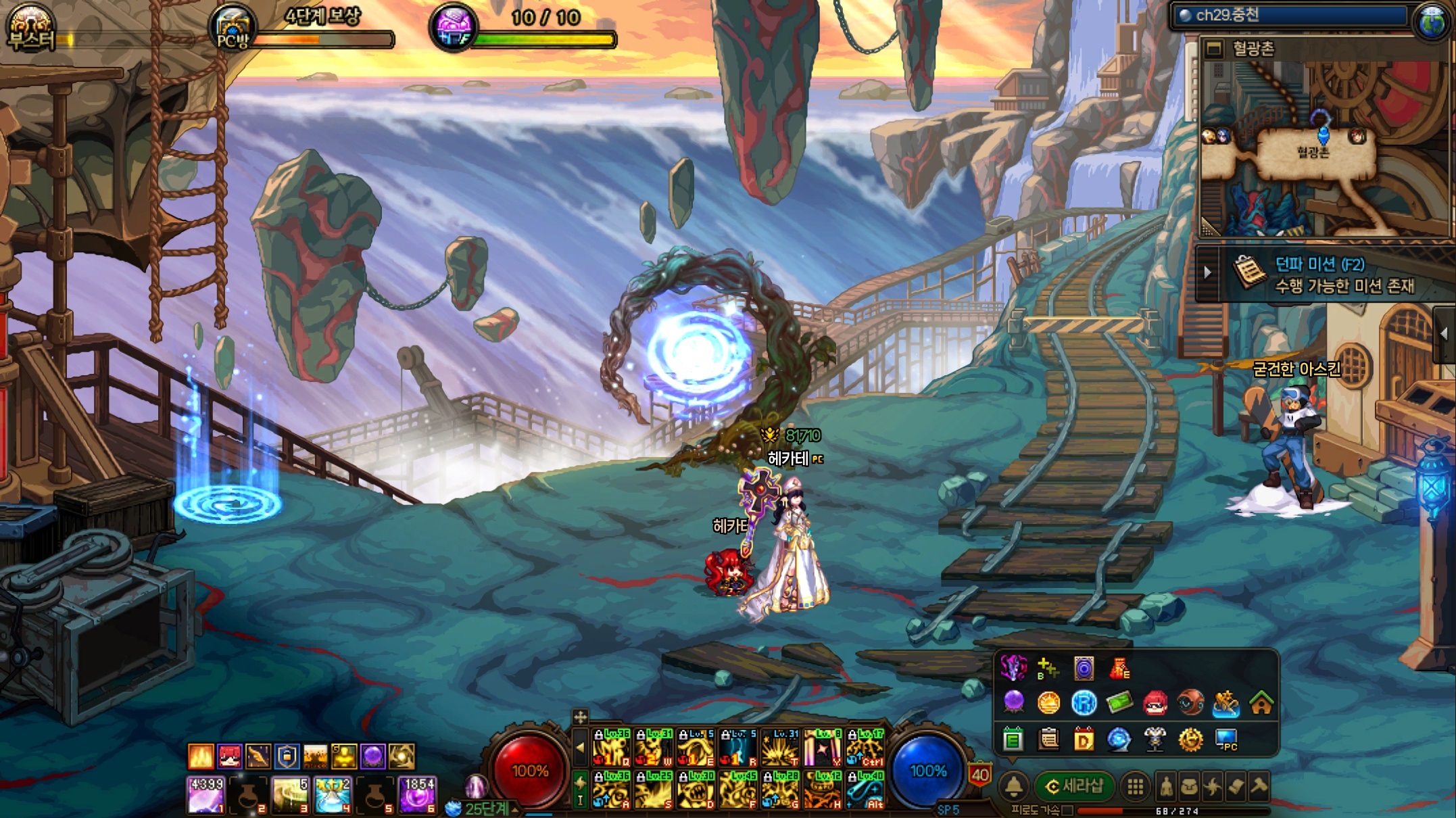The image size is (1456, 818).
Task: Open the inventory bag icon
Action: 1190,786
